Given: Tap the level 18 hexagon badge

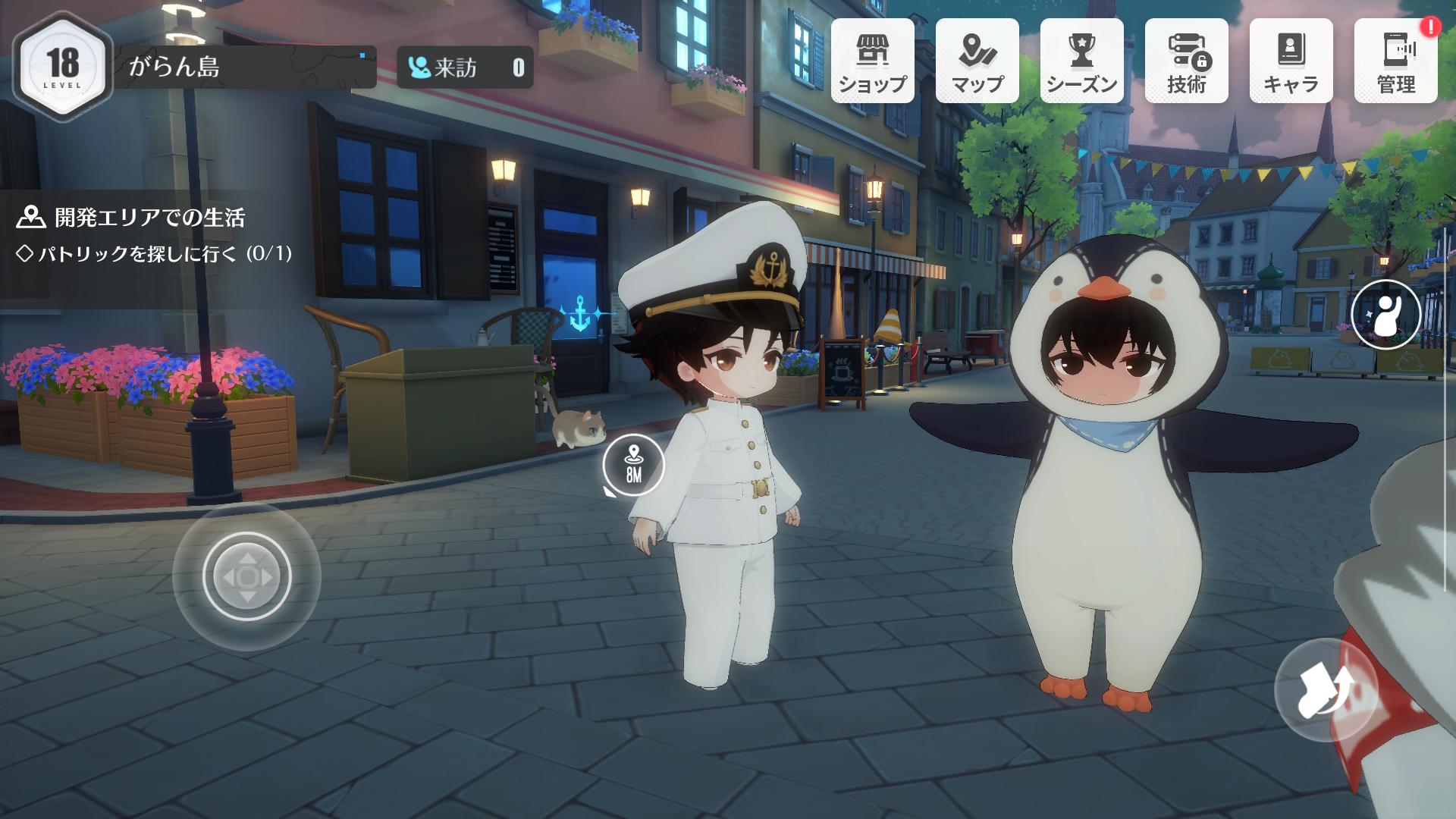Looking at the screenshot, I should pos(61,65).
